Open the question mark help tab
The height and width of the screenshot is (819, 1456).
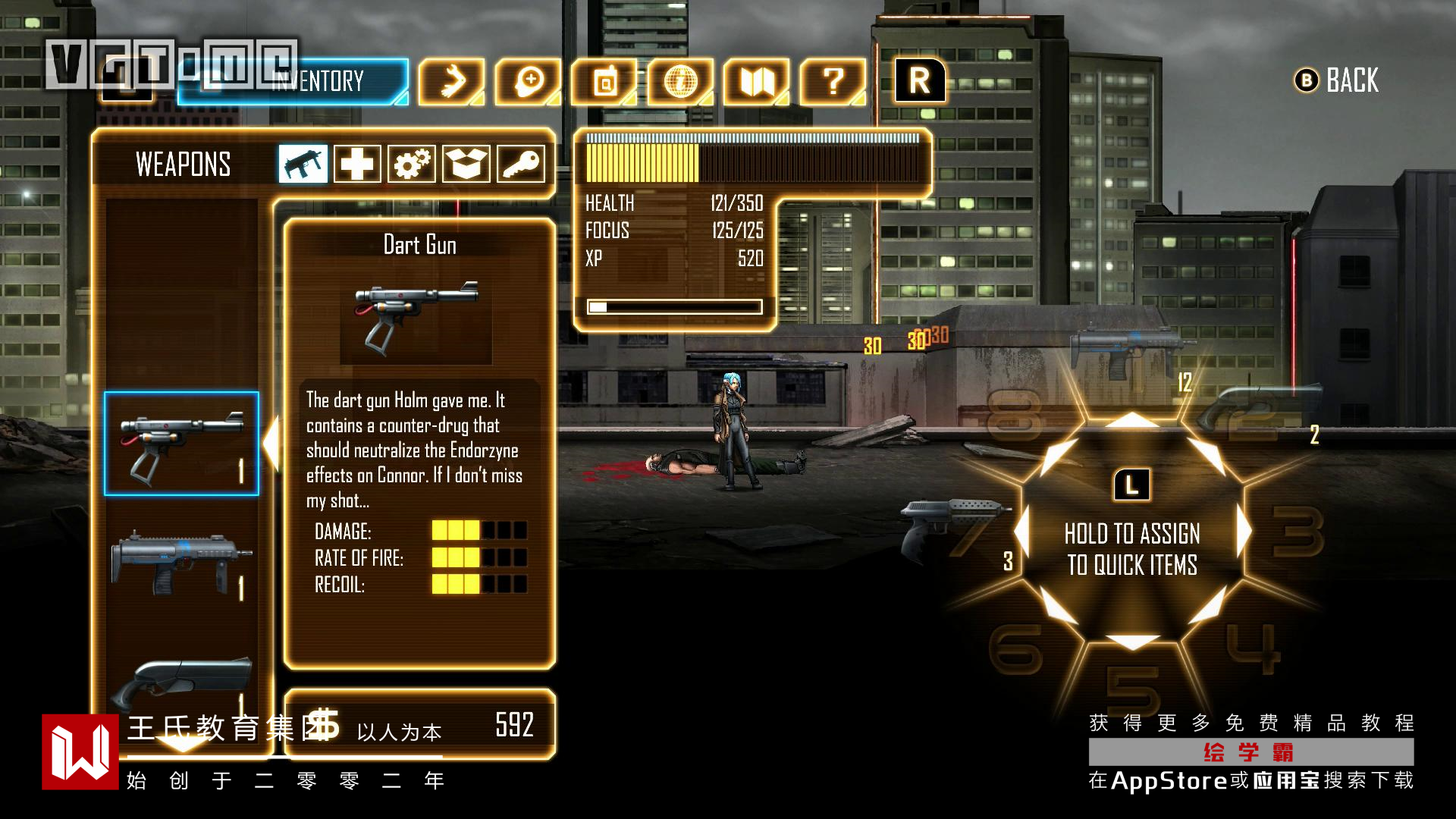pos(833,81)
